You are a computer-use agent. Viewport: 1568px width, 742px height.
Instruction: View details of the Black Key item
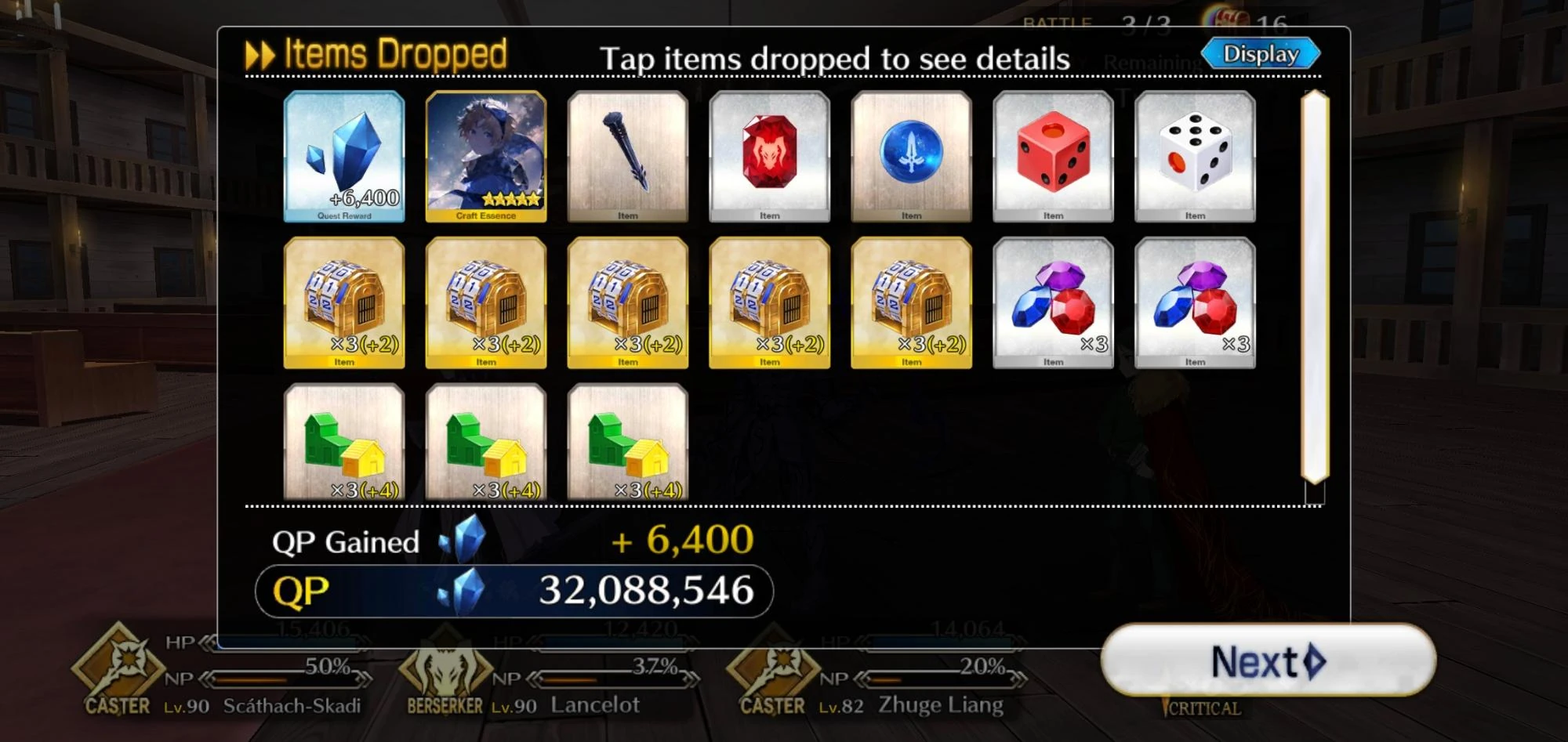tap(627, 155)
